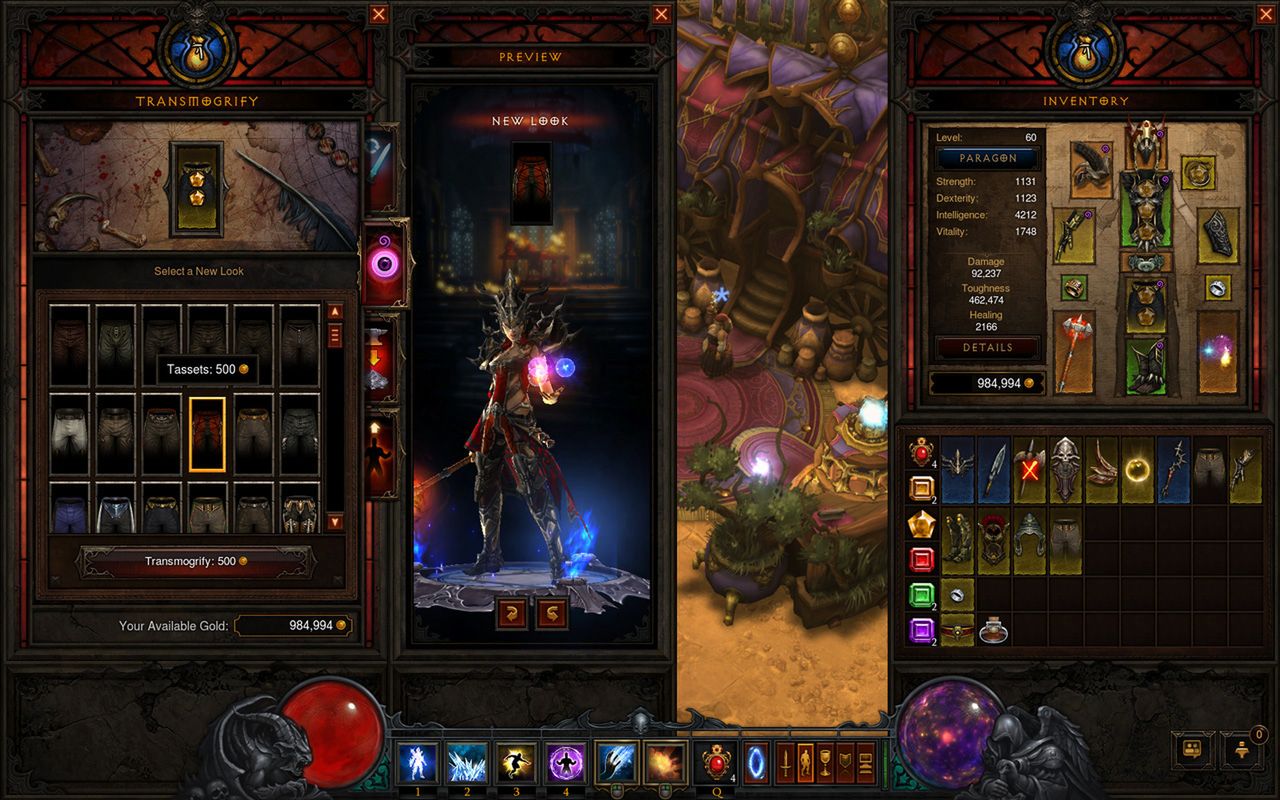
Task: Activate the fiery explosion right-mouse skill
Action: click(664, 763)
